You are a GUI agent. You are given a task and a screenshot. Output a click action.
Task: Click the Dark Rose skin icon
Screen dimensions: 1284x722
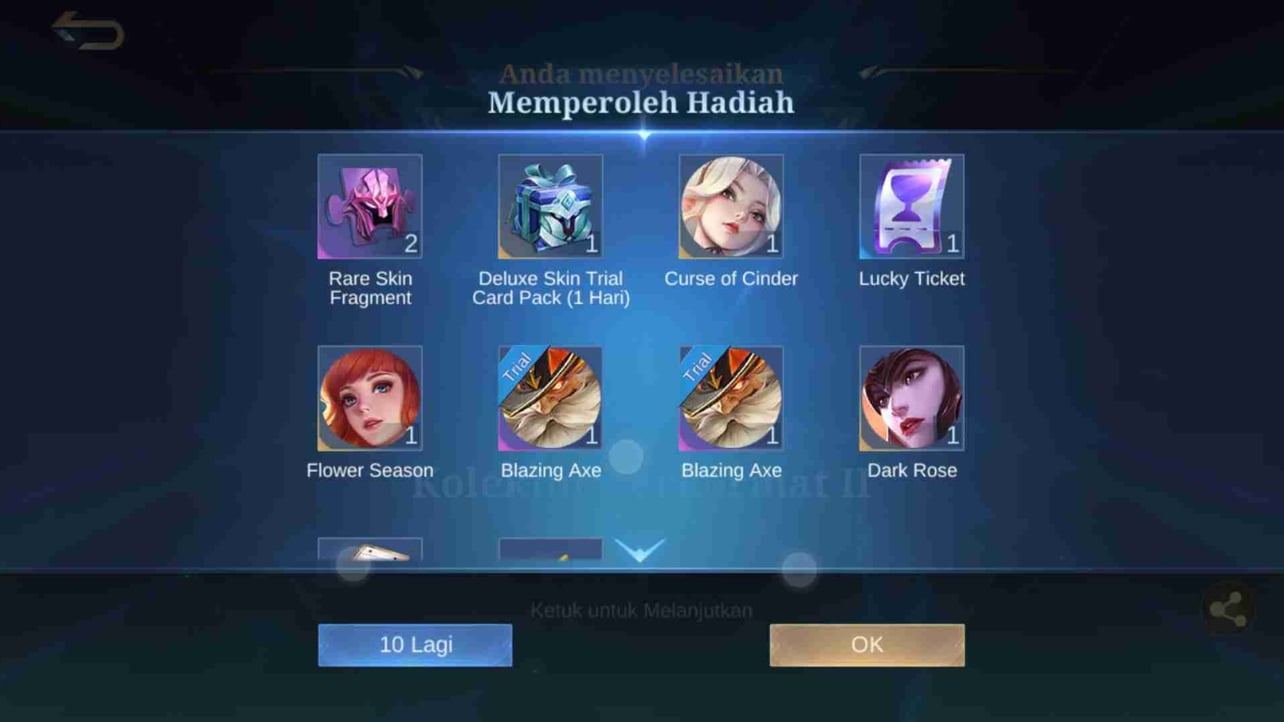(911, 397)
